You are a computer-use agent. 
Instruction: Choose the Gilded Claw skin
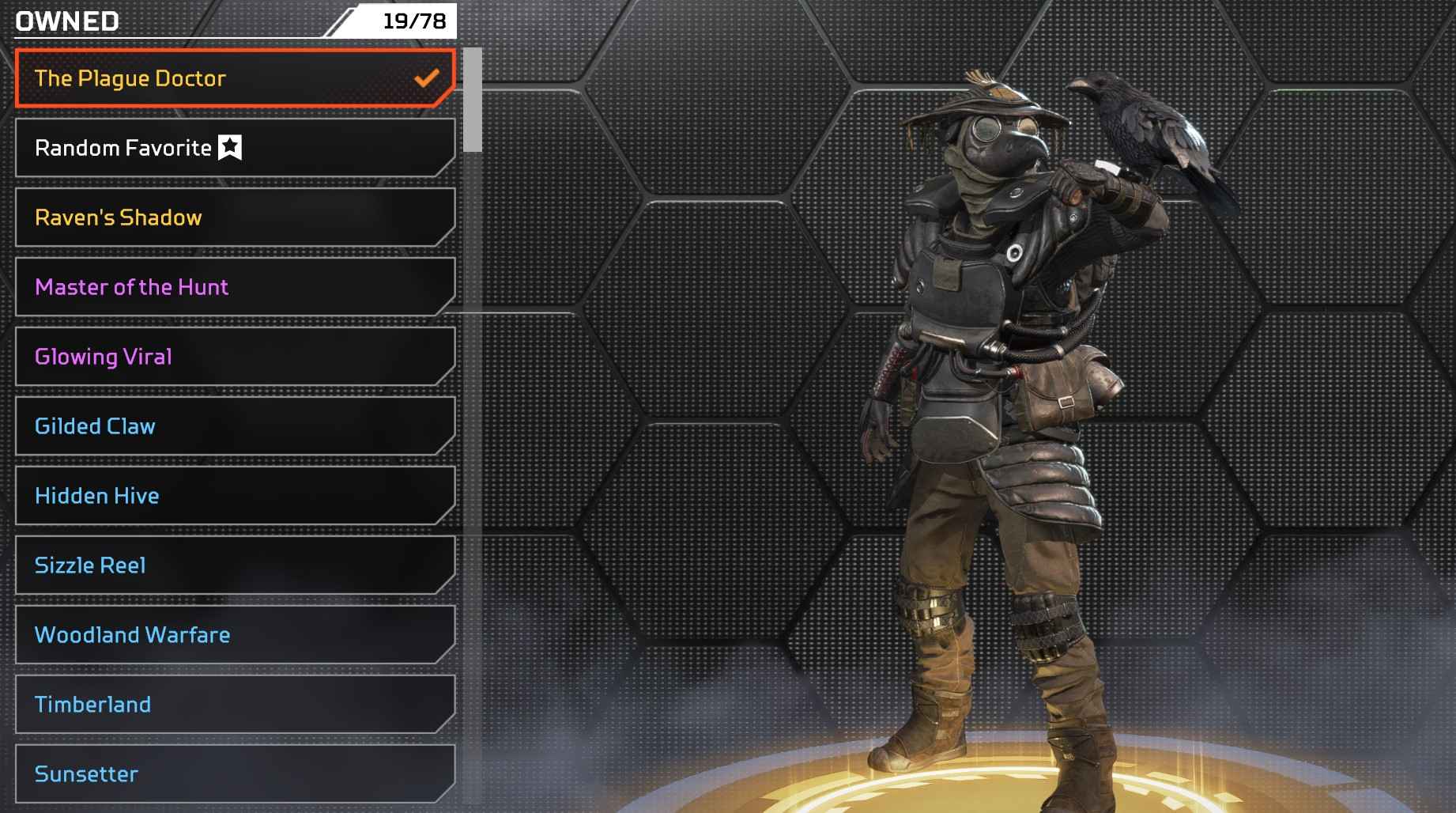pyautogui.click(x=235, y=426)
